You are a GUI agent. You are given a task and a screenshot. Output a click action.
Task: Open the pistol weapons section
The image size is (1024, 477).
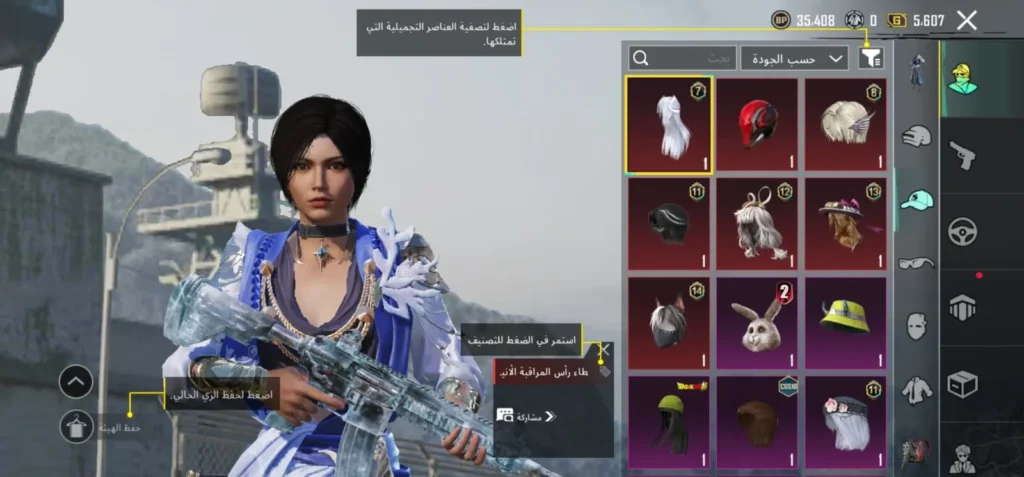[x=962, y=154]
